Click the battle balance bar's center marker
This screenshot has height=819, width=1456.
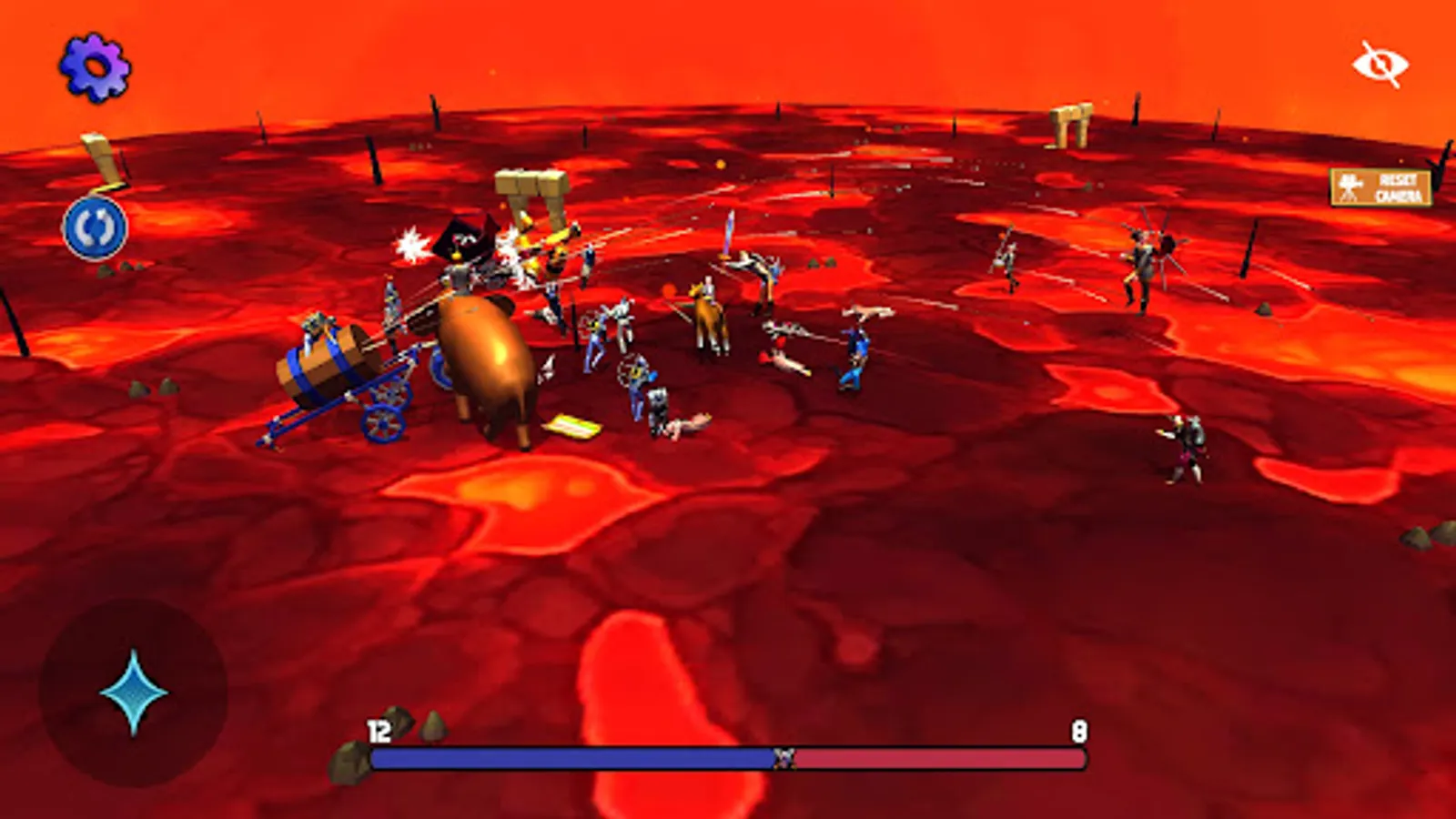point(784,756)
